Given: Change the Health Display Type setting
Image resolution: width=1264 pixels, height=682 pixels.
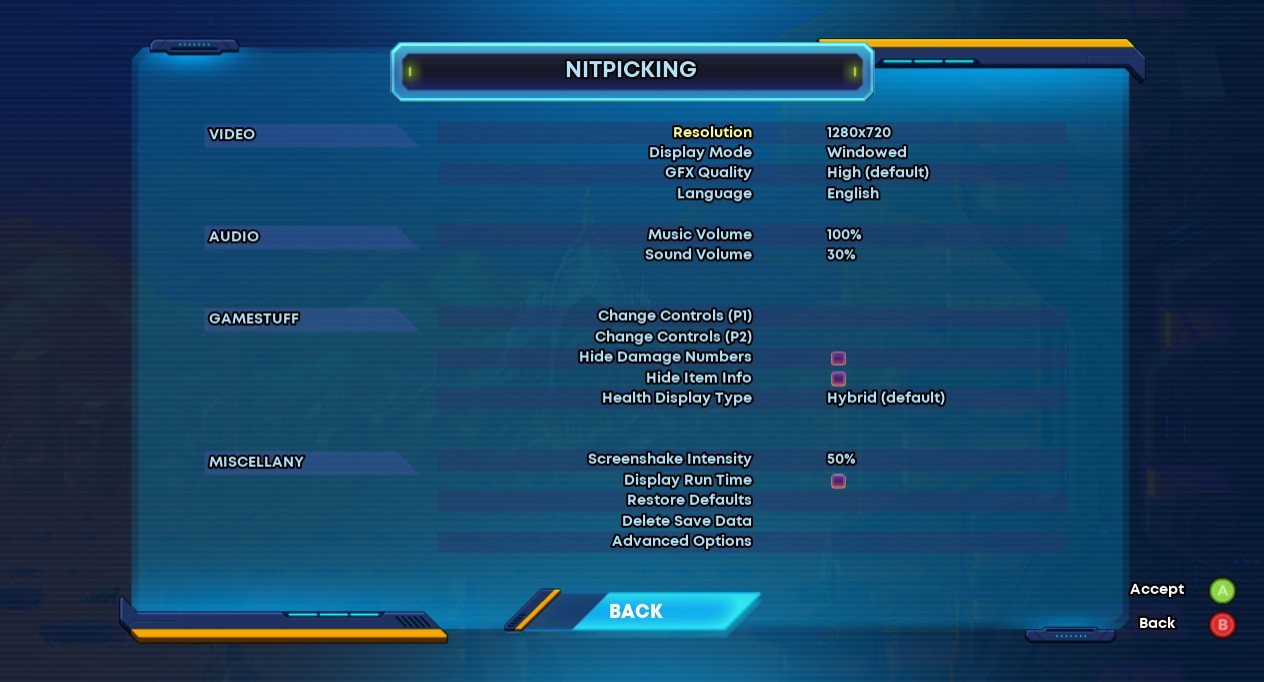Looking at the screenshot, I should (676, 397).
